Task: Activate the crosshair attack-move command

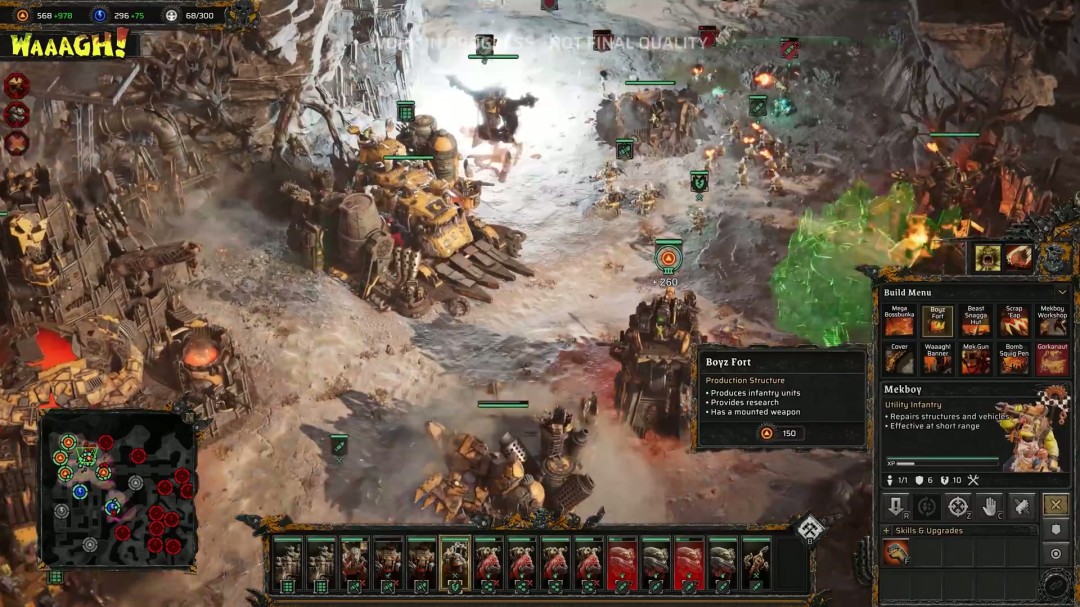Action: coord(958,505)
